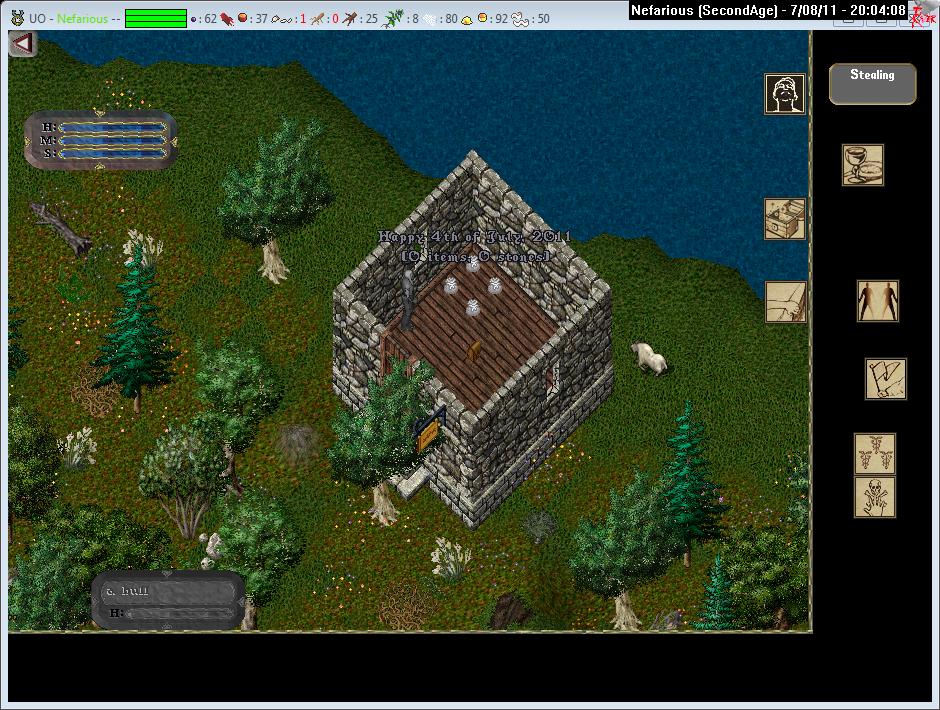Activate the skull and hand icon
This screenshot has height=710, width=940.
pos(874,497)
